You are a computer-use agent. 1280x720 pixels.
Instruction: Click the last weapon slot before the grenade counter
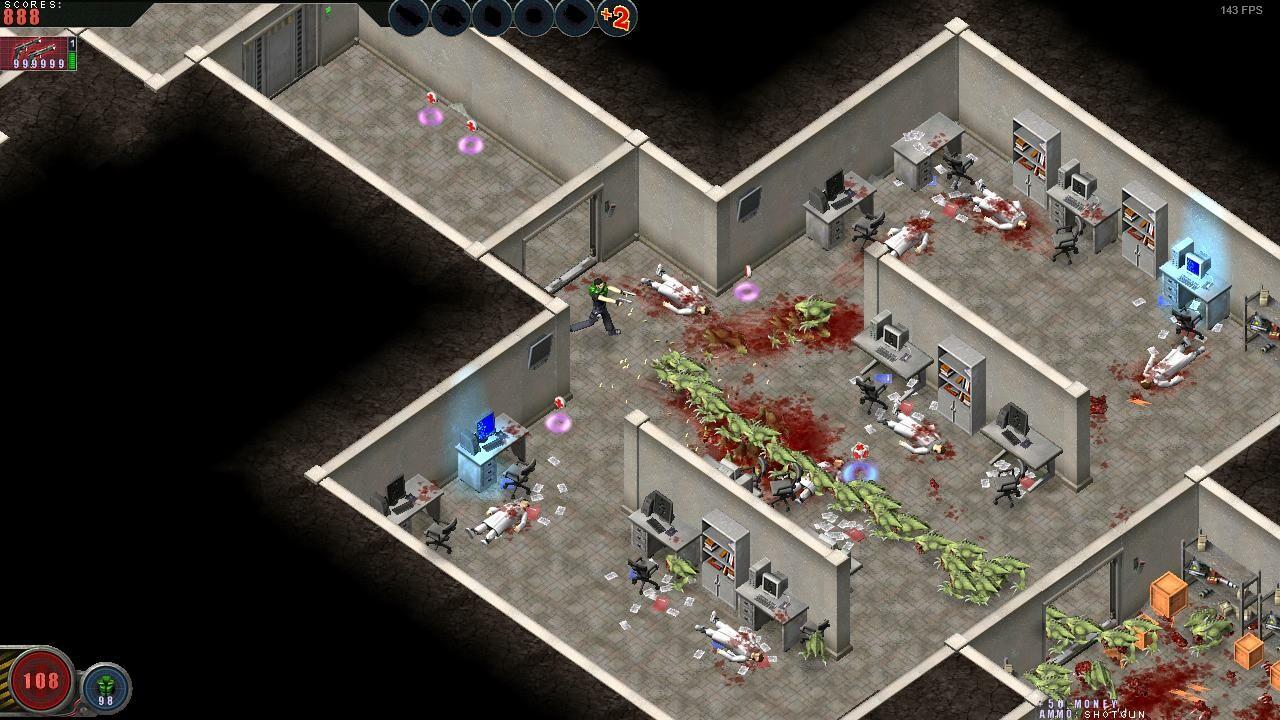tap(575, 17)
